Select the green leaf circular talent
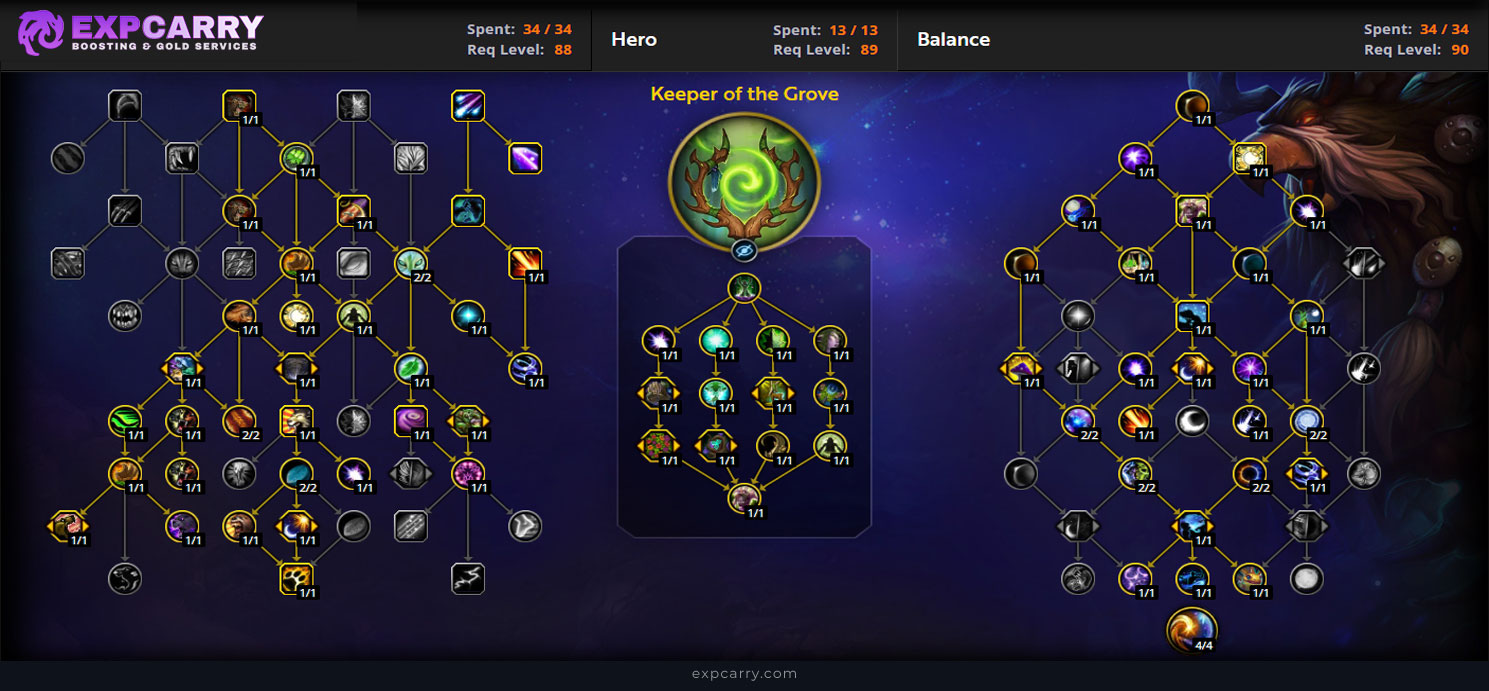 [410, 367]
